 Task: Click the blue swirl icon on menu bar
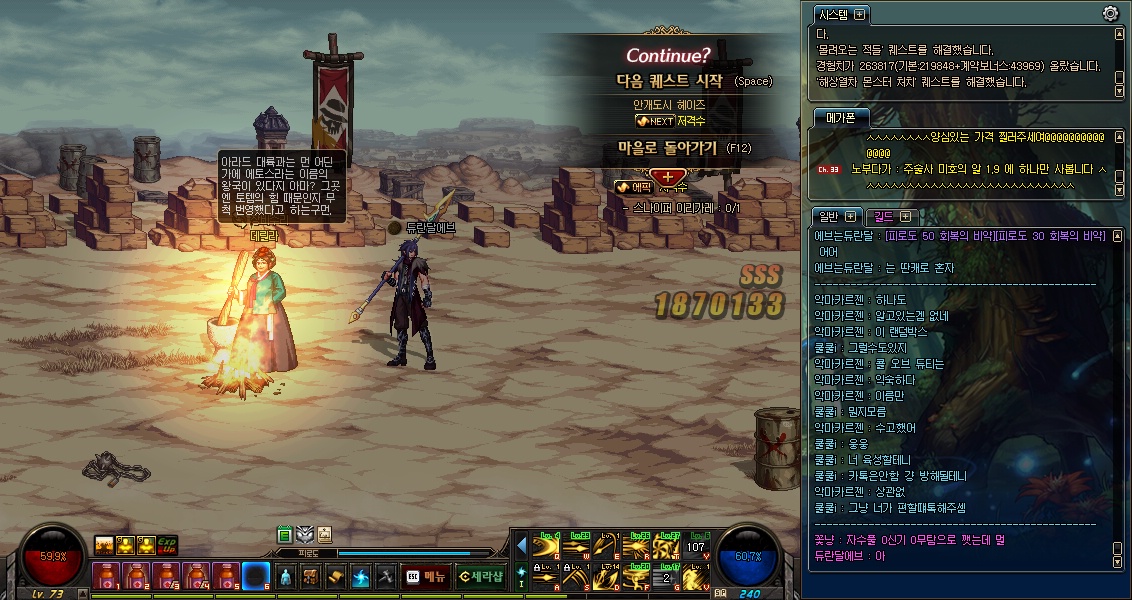(x=360, y=577)
